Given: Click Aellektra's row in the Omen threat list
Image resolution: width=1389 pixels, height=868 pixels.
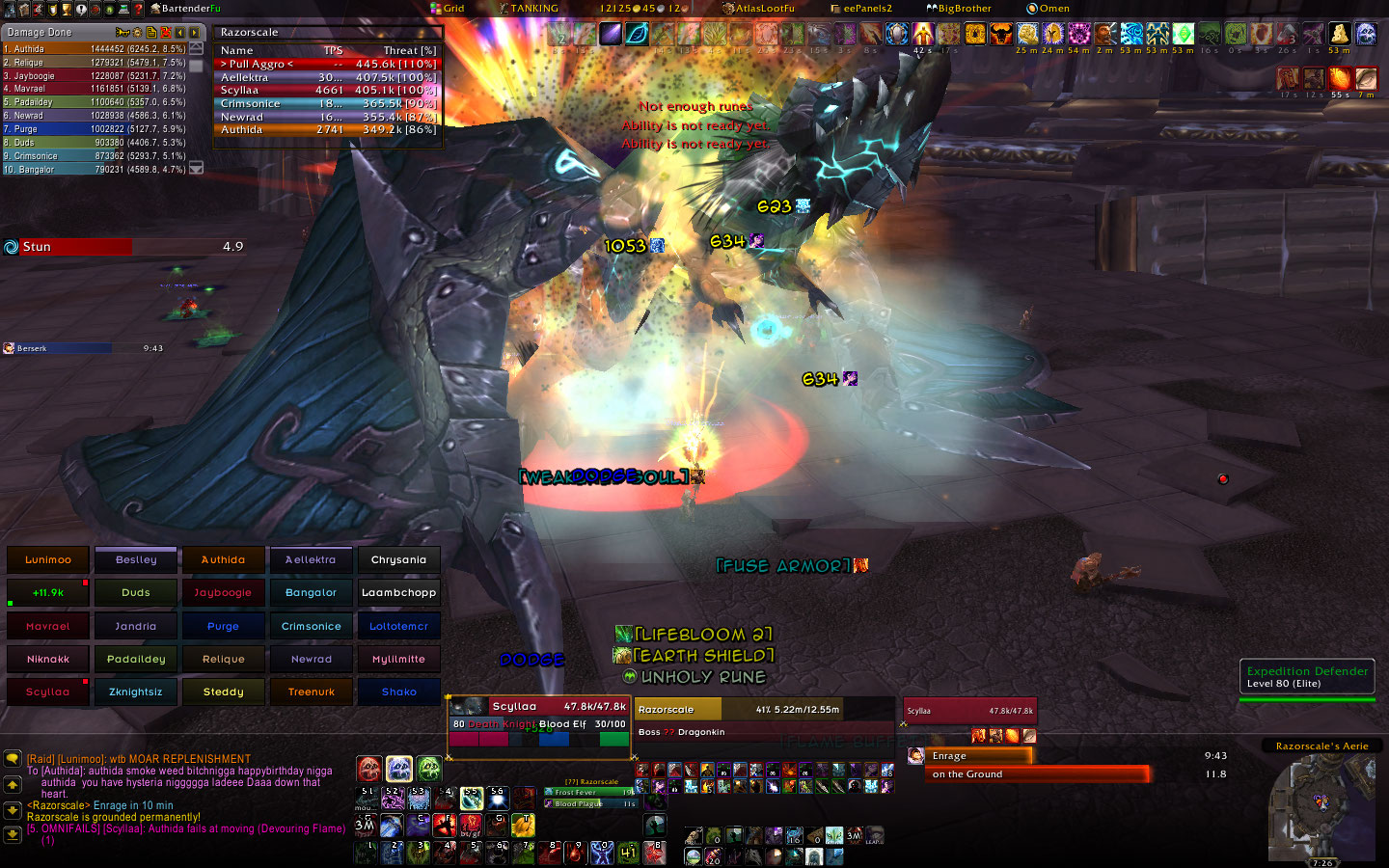Looking at the screenshot, I should 328,77.
